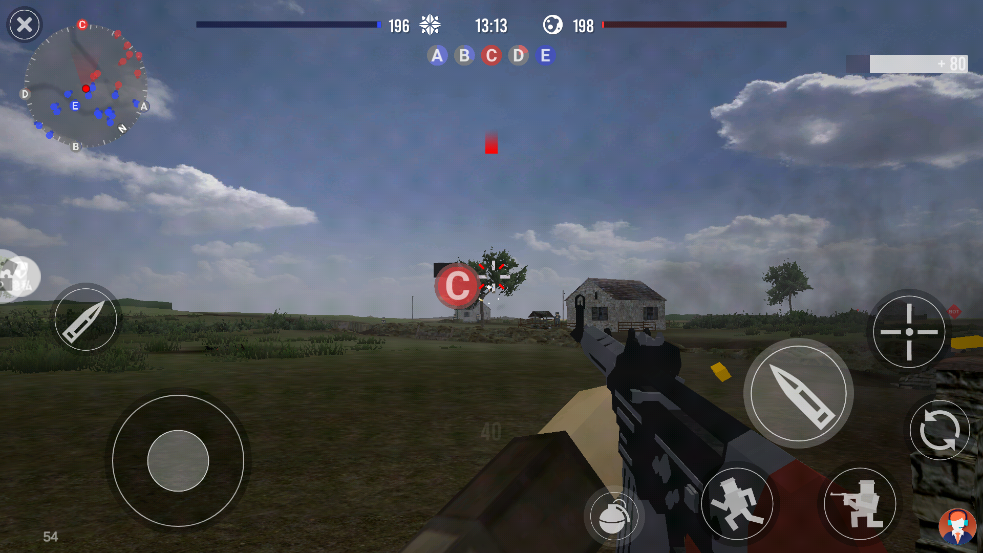
Task: Tap the movement joystick pad
Action: point(178,461)
